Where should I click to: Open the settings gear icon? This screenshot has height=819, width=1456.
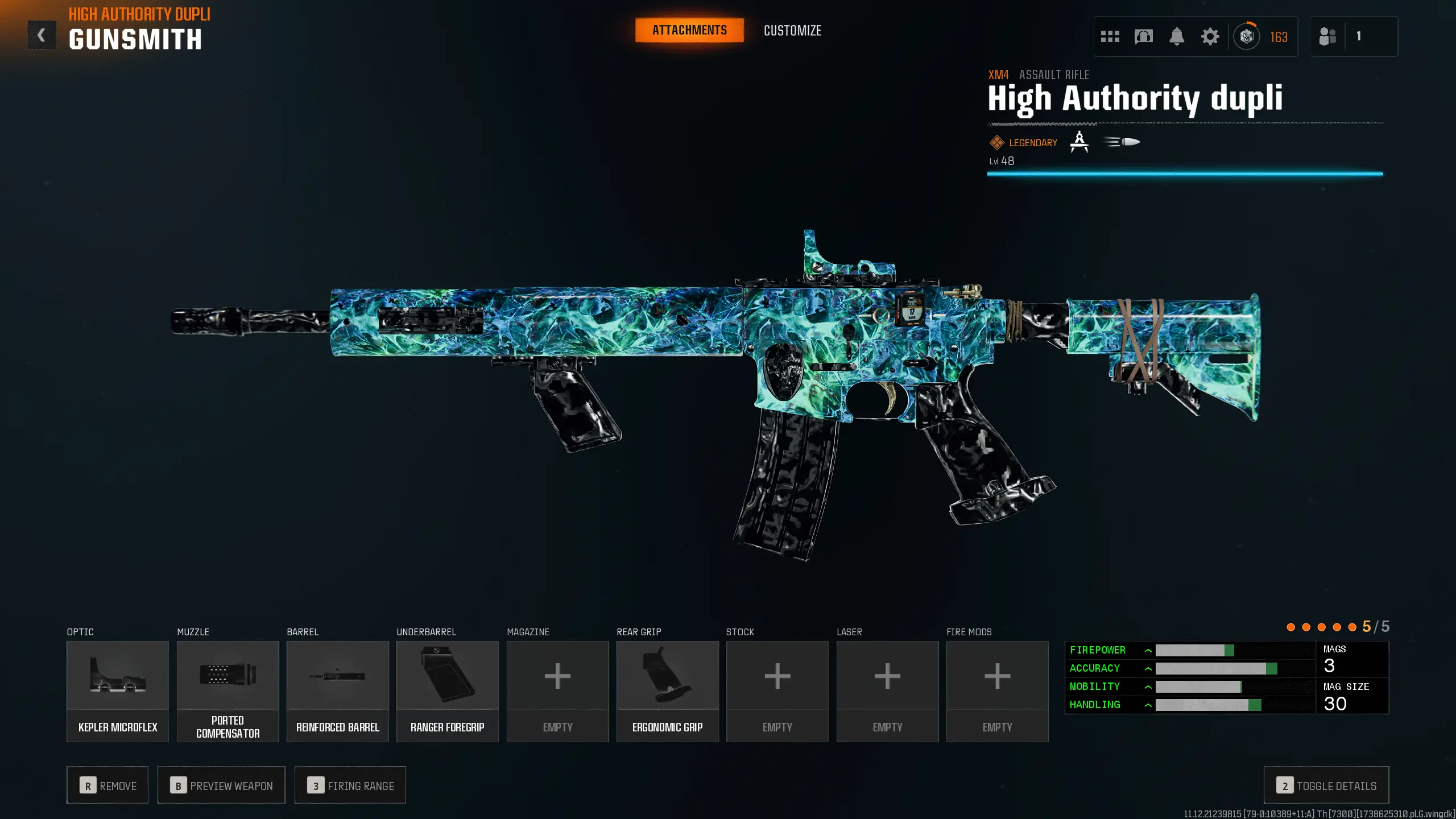coord(1210,36)
